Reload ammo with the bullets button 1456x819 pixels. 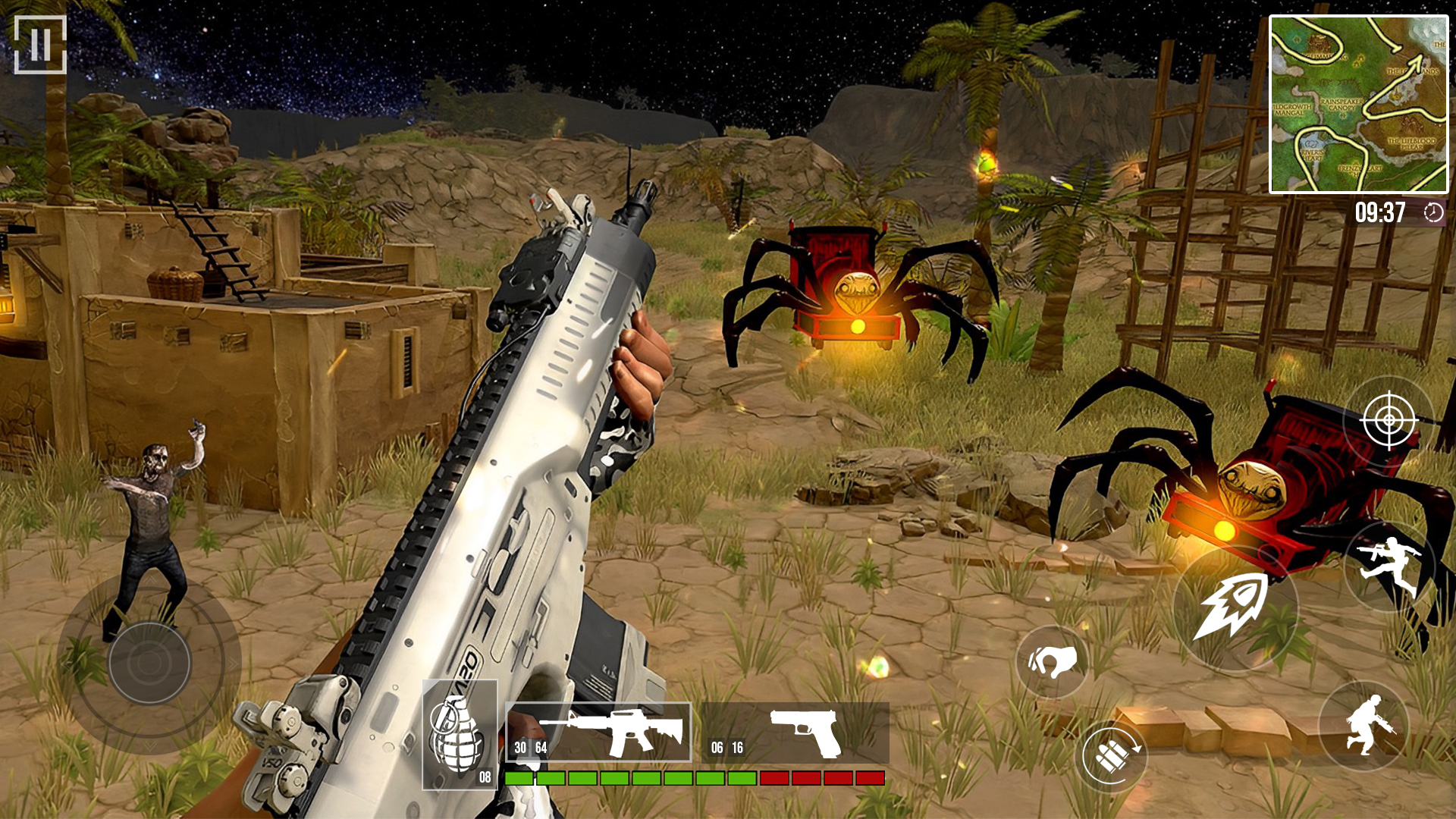[x=1111, y=756]
